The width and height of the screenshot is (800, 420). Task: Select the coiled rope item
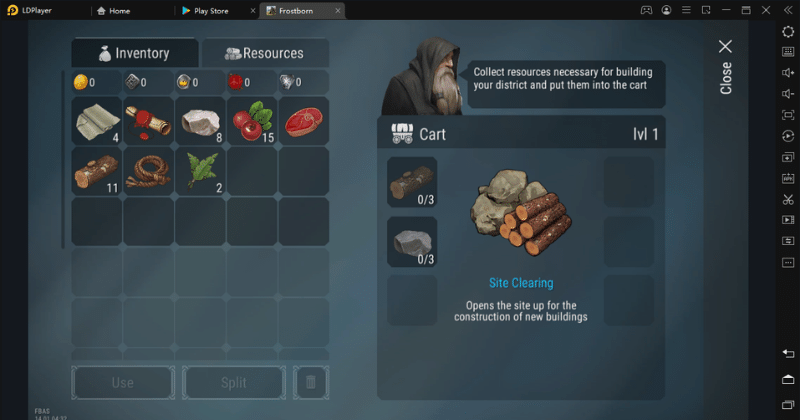(x=148, y=171)
